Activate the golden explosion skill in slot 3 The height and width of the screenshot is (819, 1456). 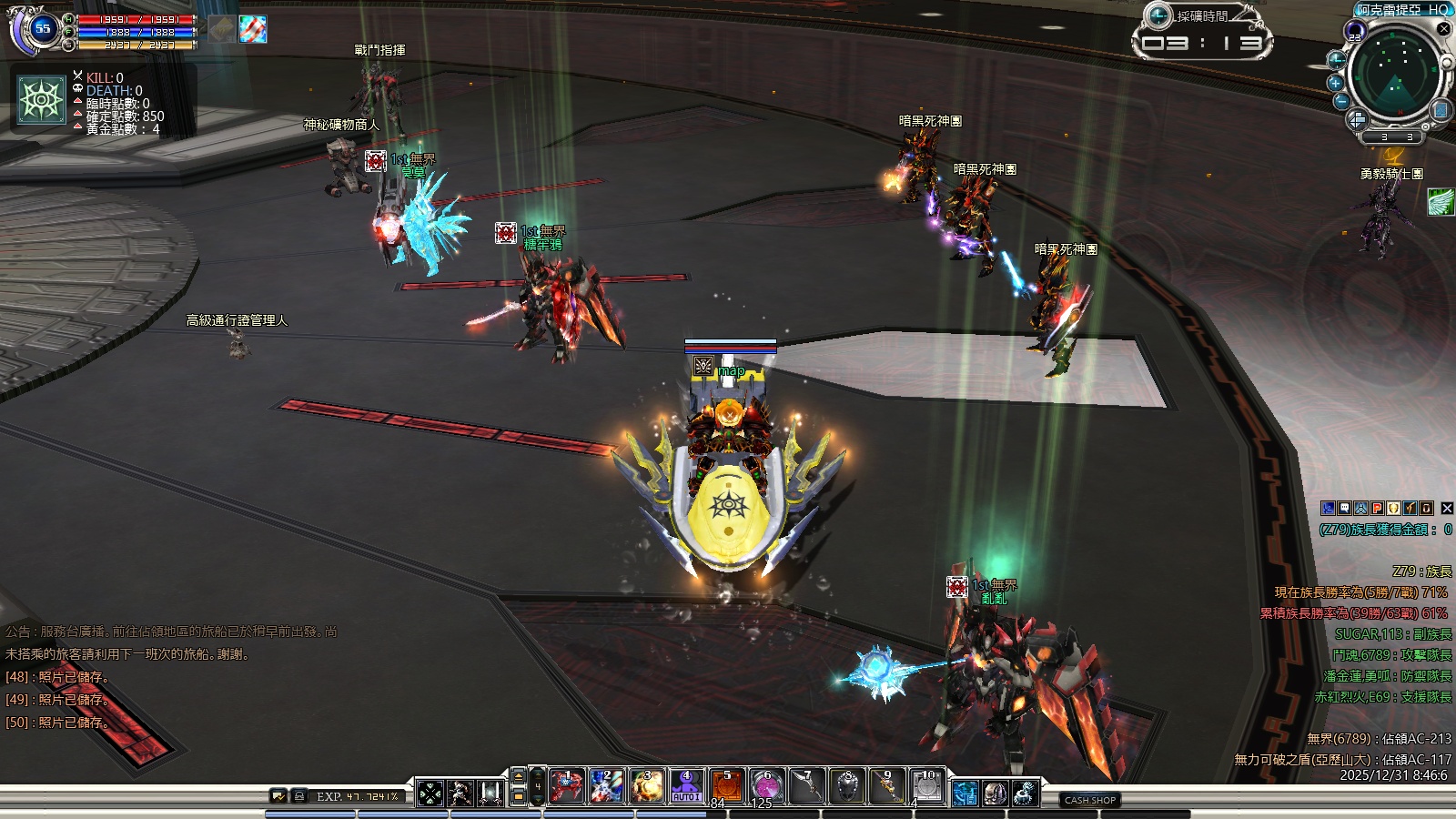pos(646,786)
